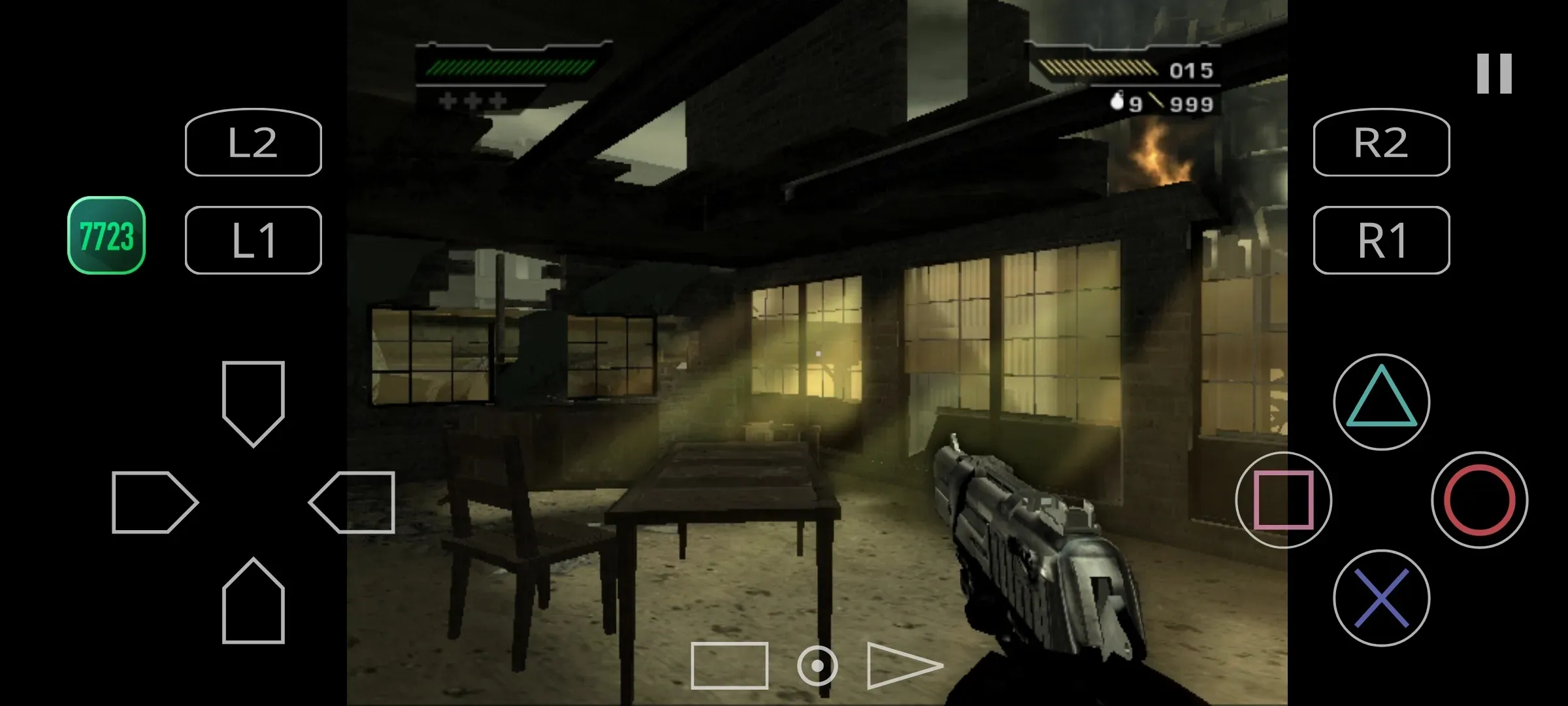1568x706 pixels.
Task: Tap the L2 shoulder button
Action: tap(253, 143)
